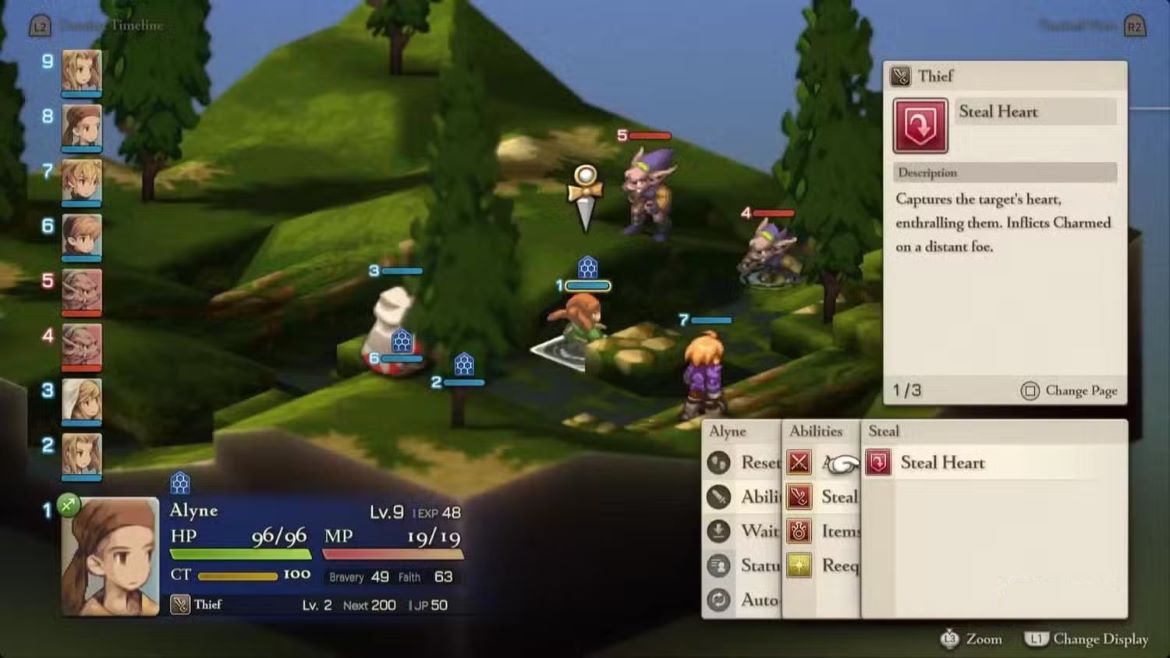Choose the Reequip option
The width and height of the screenshot is (1170, 658).
(x=826, y=565)
